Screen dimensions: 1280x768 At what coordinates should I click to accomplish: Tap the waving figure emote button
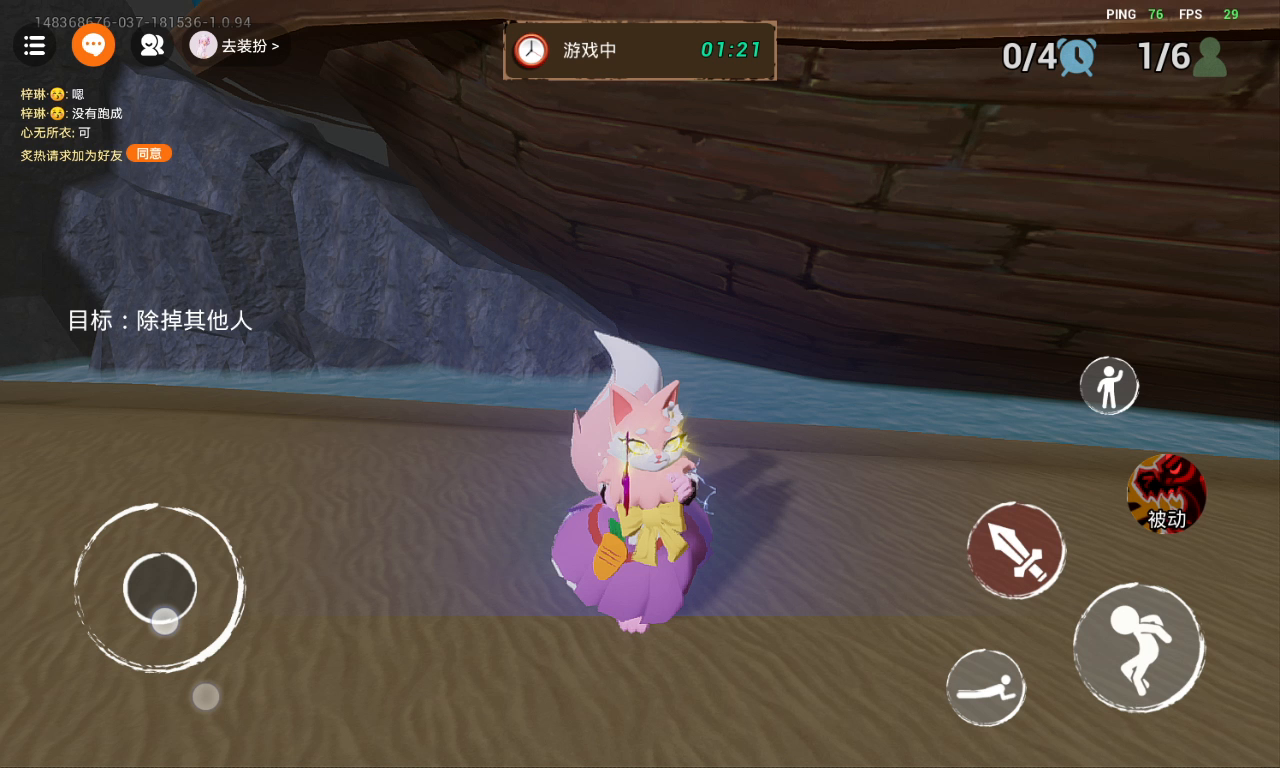pos(1109,385)
